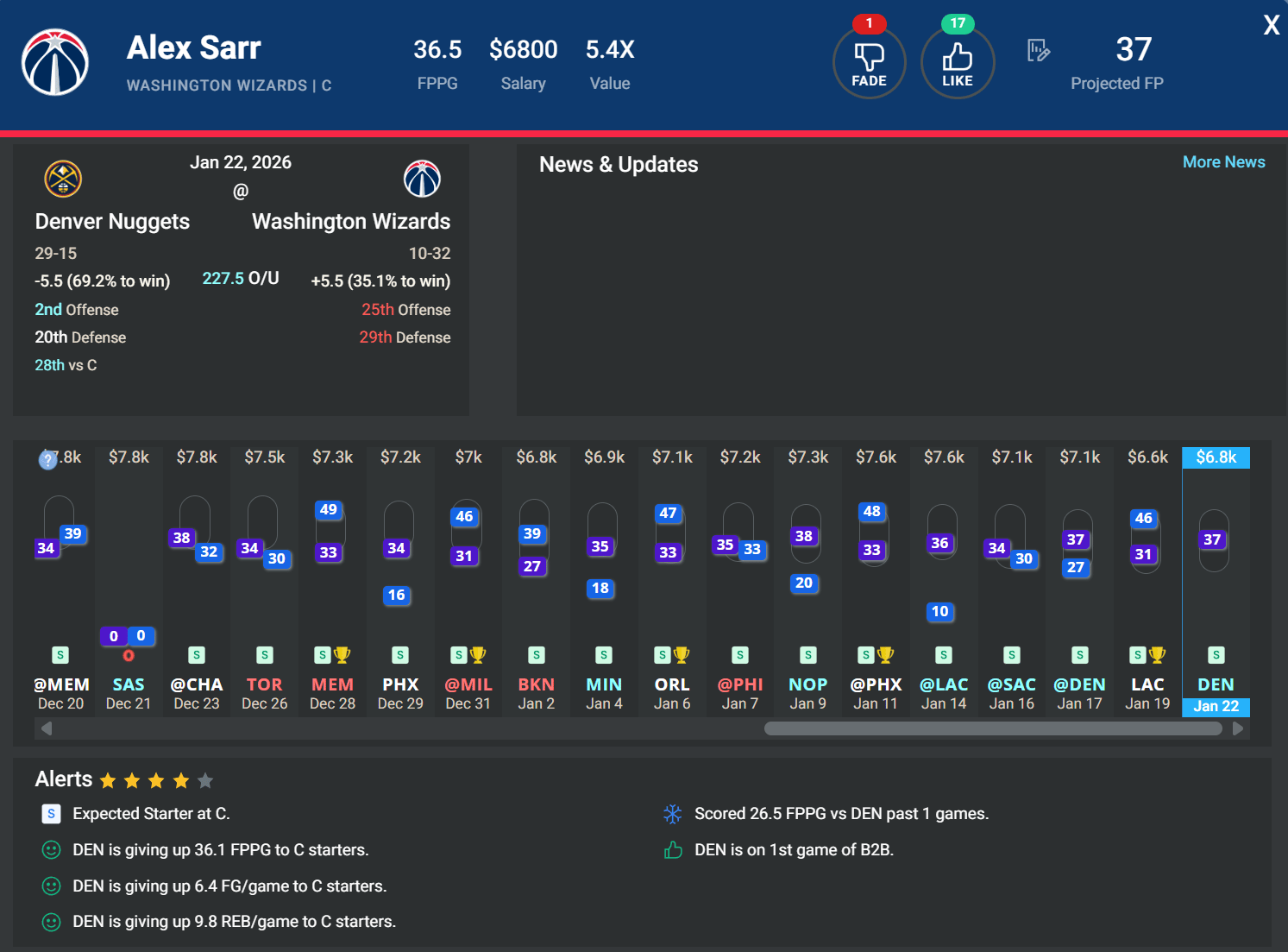Select the NOP Jan 9 game
Screen dimensions: 1288x952
pyautogui.click(x=807, y=694)
